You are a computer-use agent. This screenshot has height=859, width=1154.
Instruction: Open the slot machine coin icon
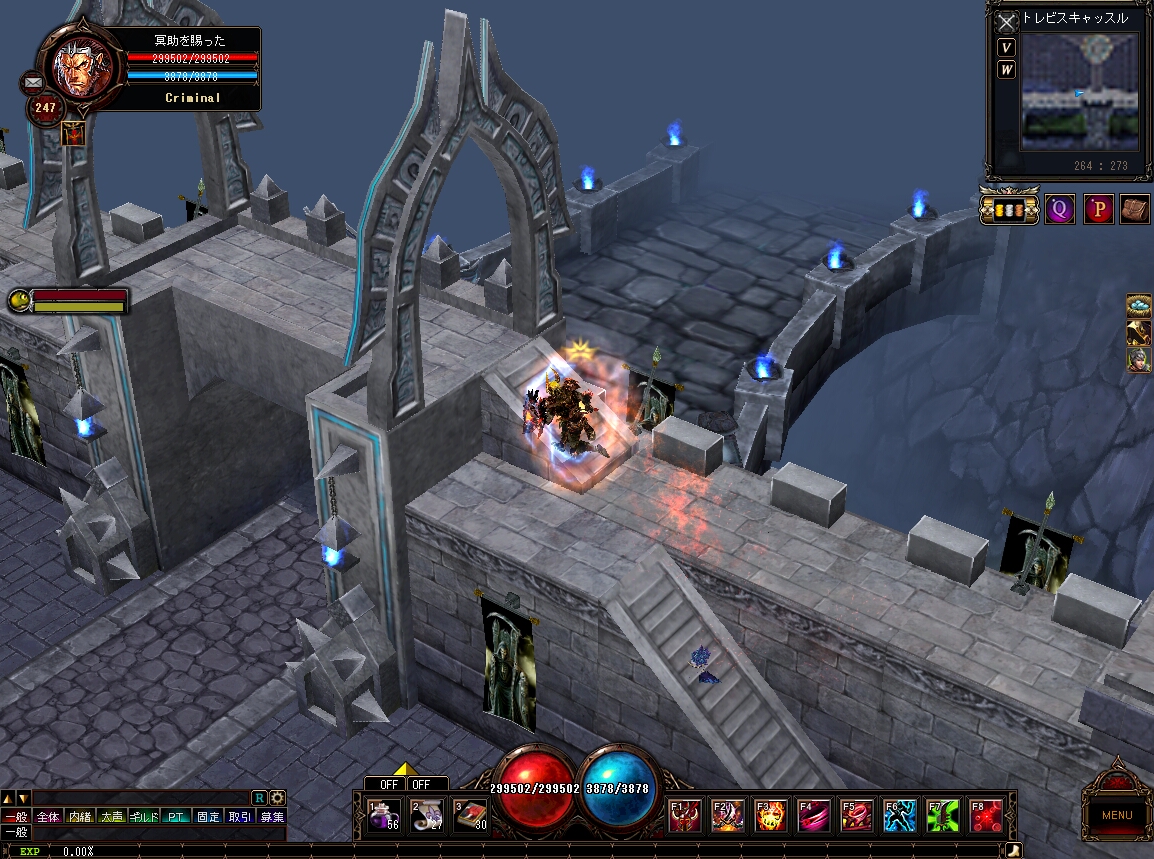(1008, 209)
